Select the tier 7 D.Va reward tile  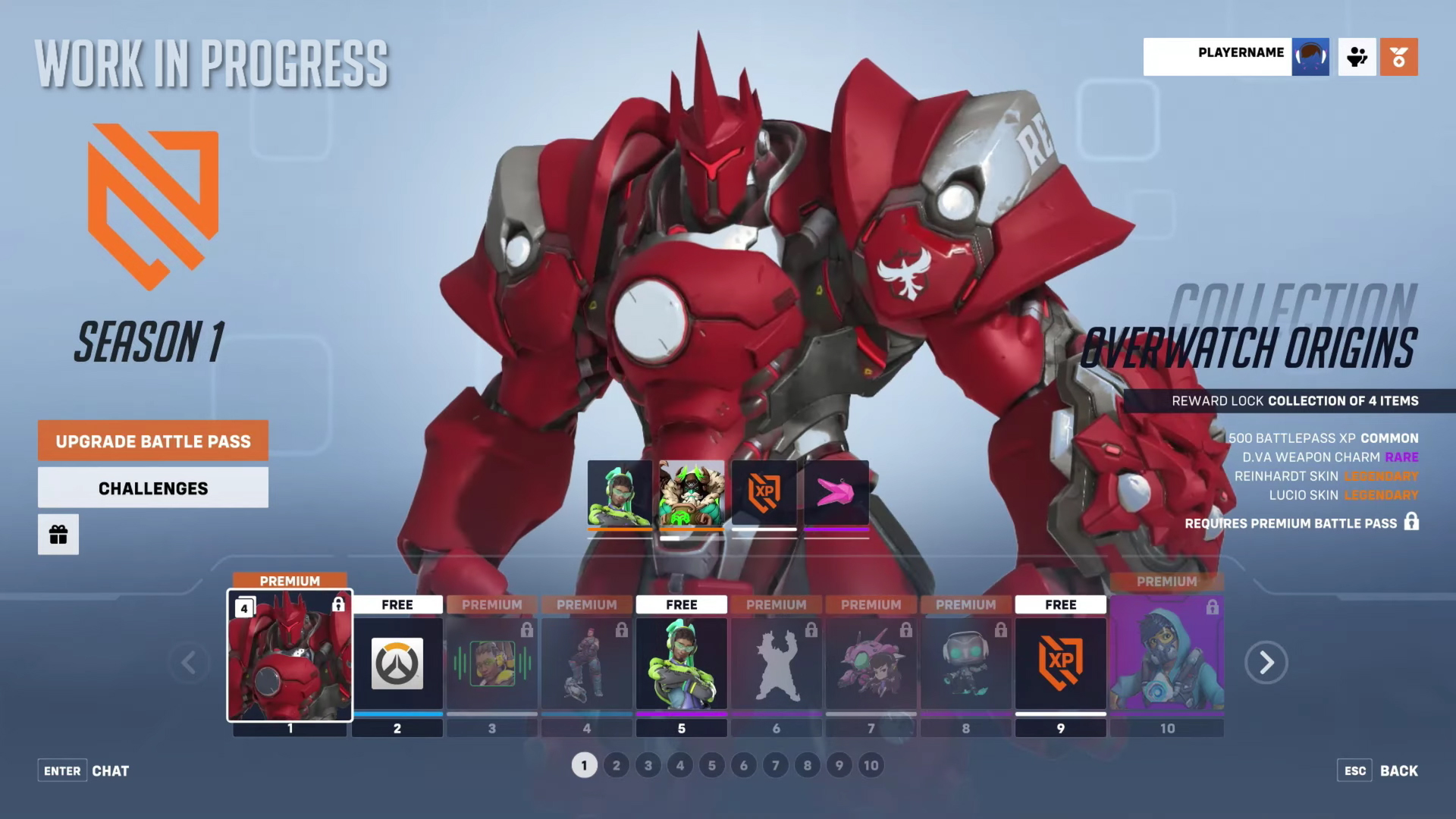871,664
